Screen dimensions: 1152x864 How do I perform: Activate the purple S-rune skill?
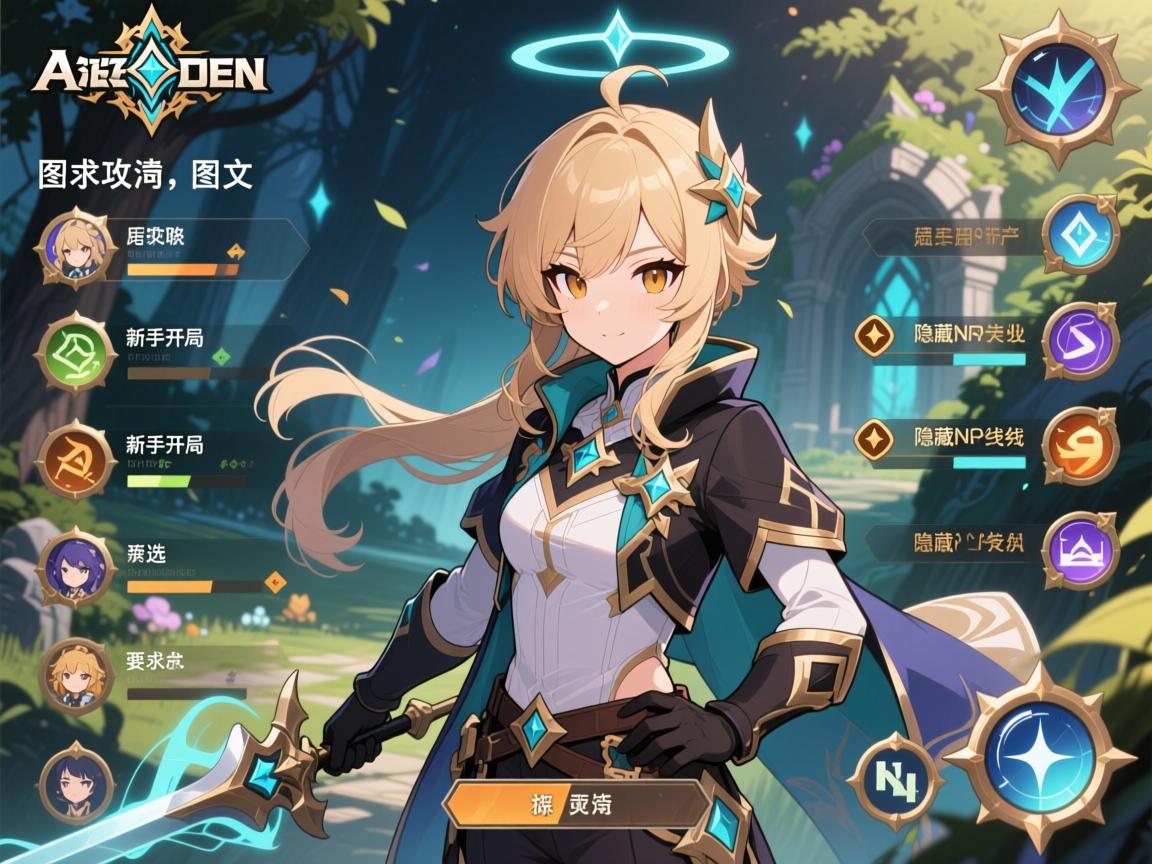point(1080,341)
